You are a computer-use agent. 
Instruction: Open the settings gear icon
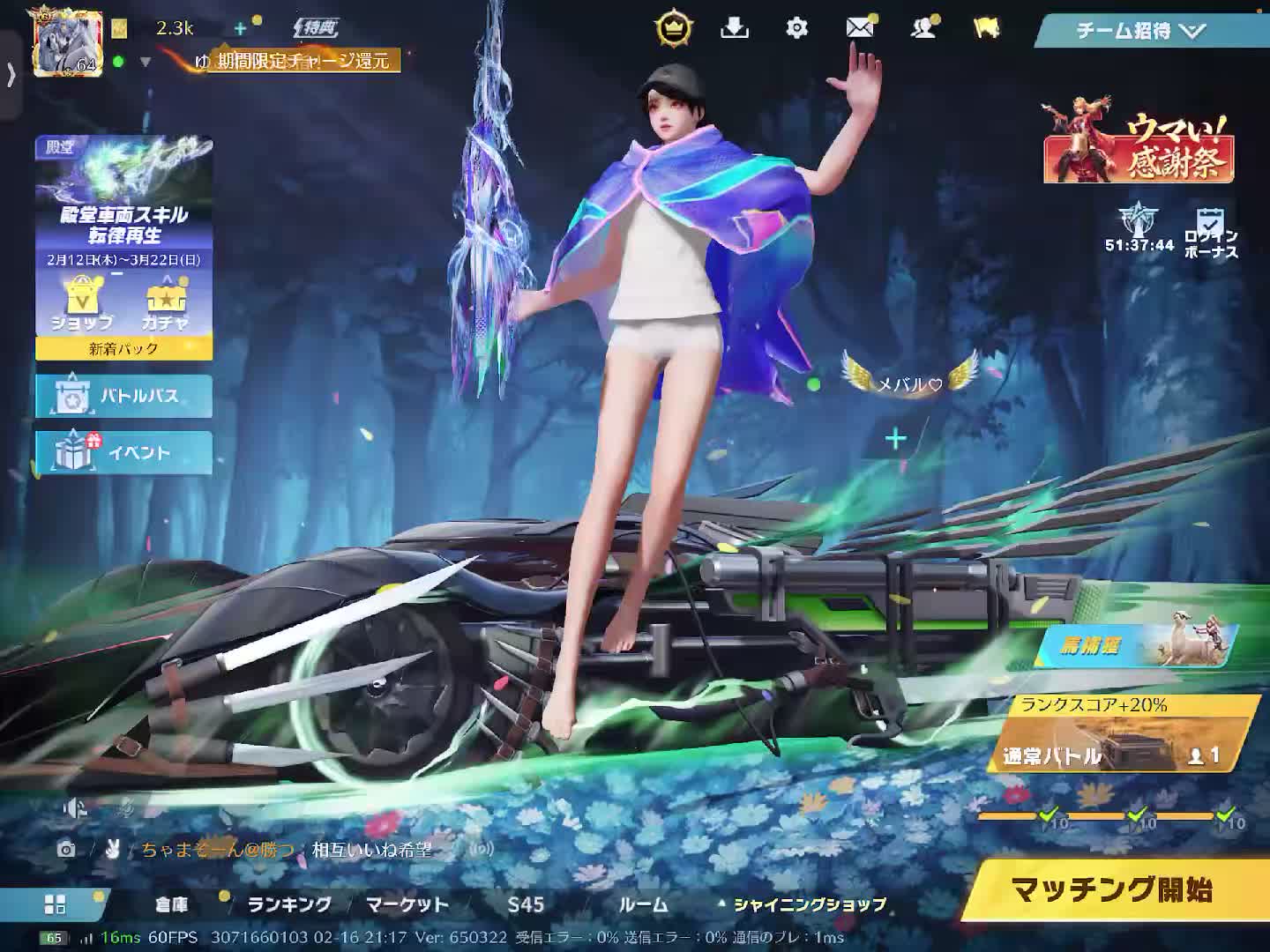[x=796, y=28]
